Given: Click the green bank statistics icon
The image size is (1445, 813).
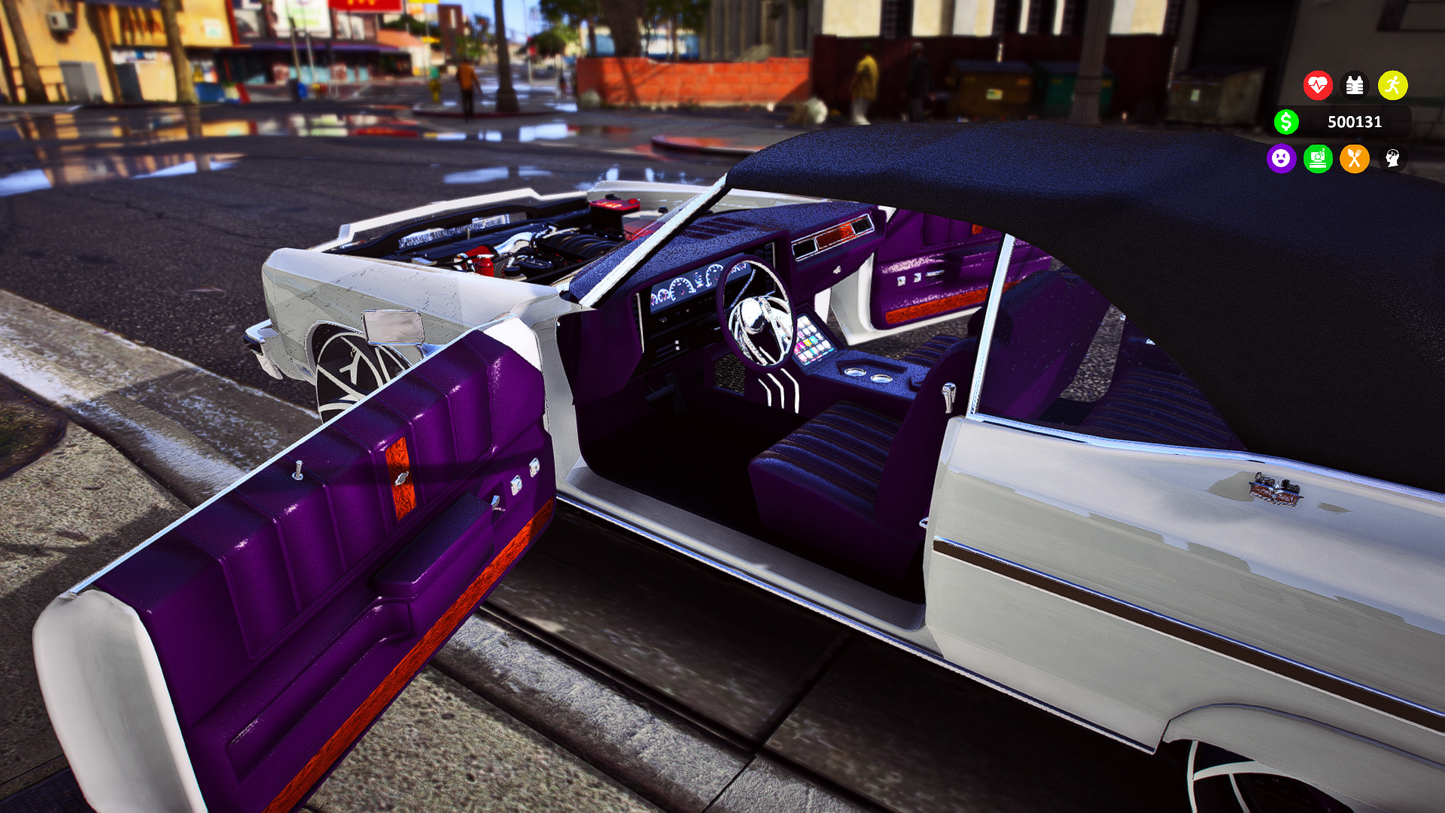Looking at the screenshot, I should point(1317,159).
